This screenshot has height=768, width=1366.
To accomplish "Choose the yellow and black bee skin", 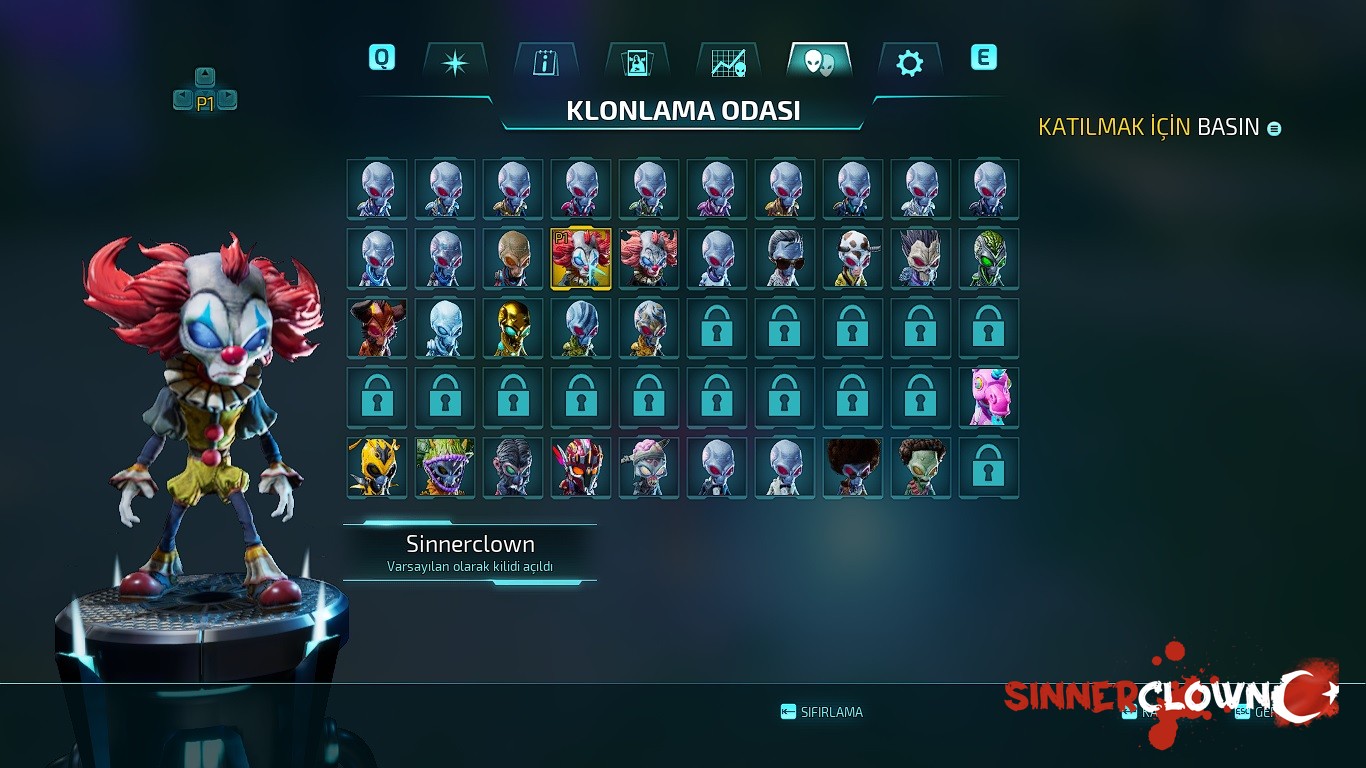I will tap(377, 467).
